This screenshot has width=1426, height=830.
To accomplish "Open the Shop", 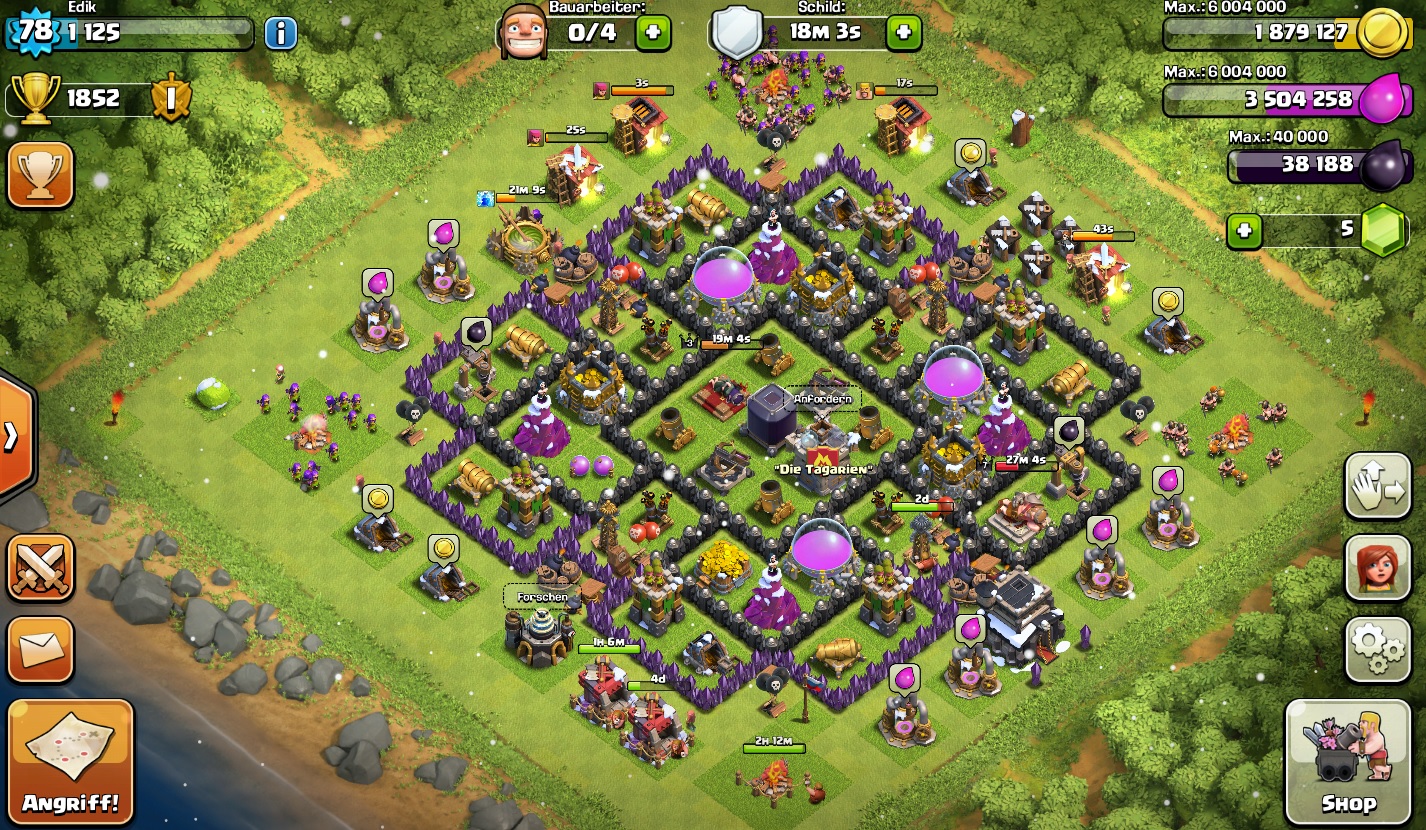I will coord(1347,762).
